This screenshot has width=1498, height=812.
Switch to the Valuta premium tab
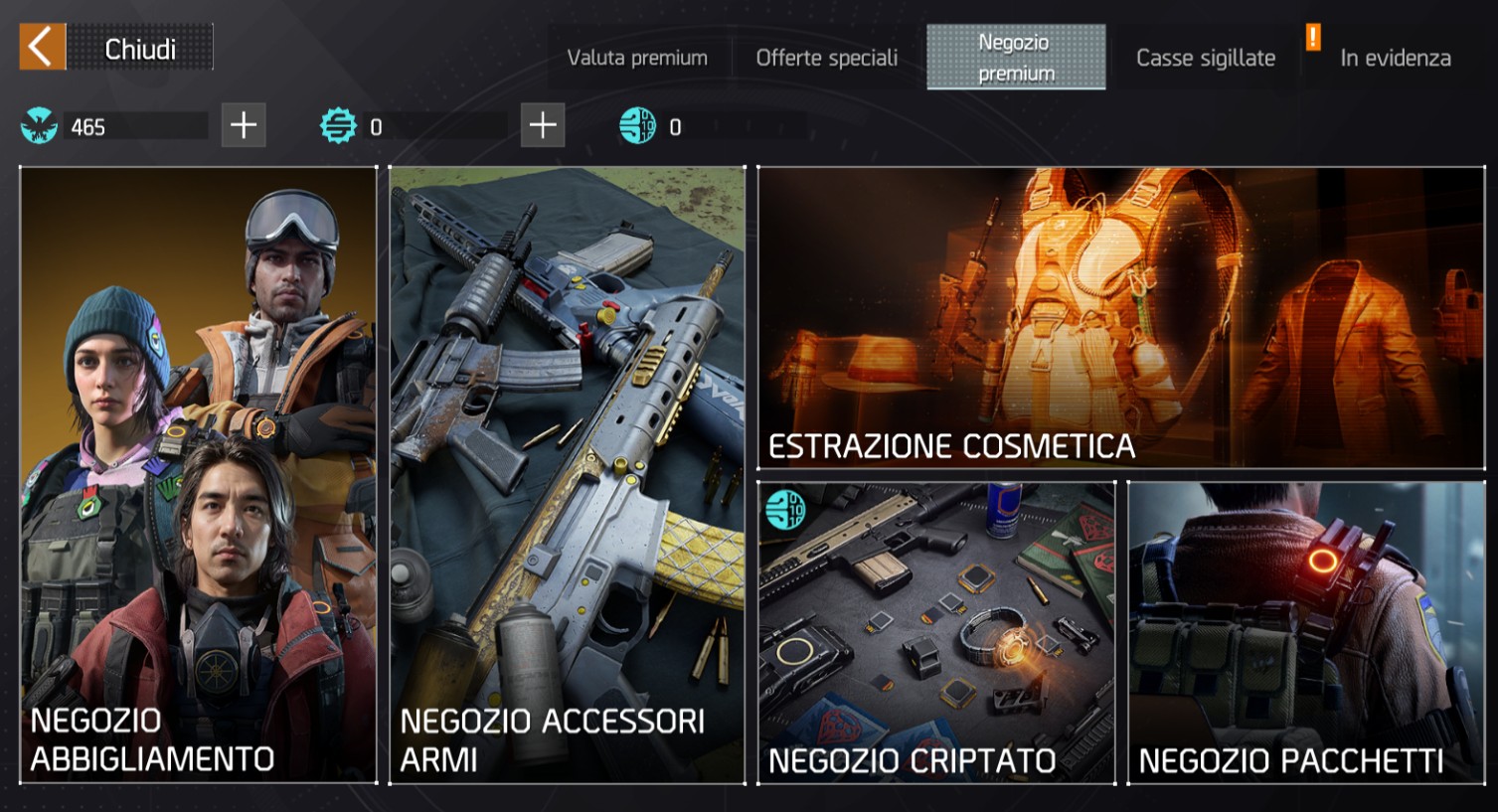(x=637, y=58)
